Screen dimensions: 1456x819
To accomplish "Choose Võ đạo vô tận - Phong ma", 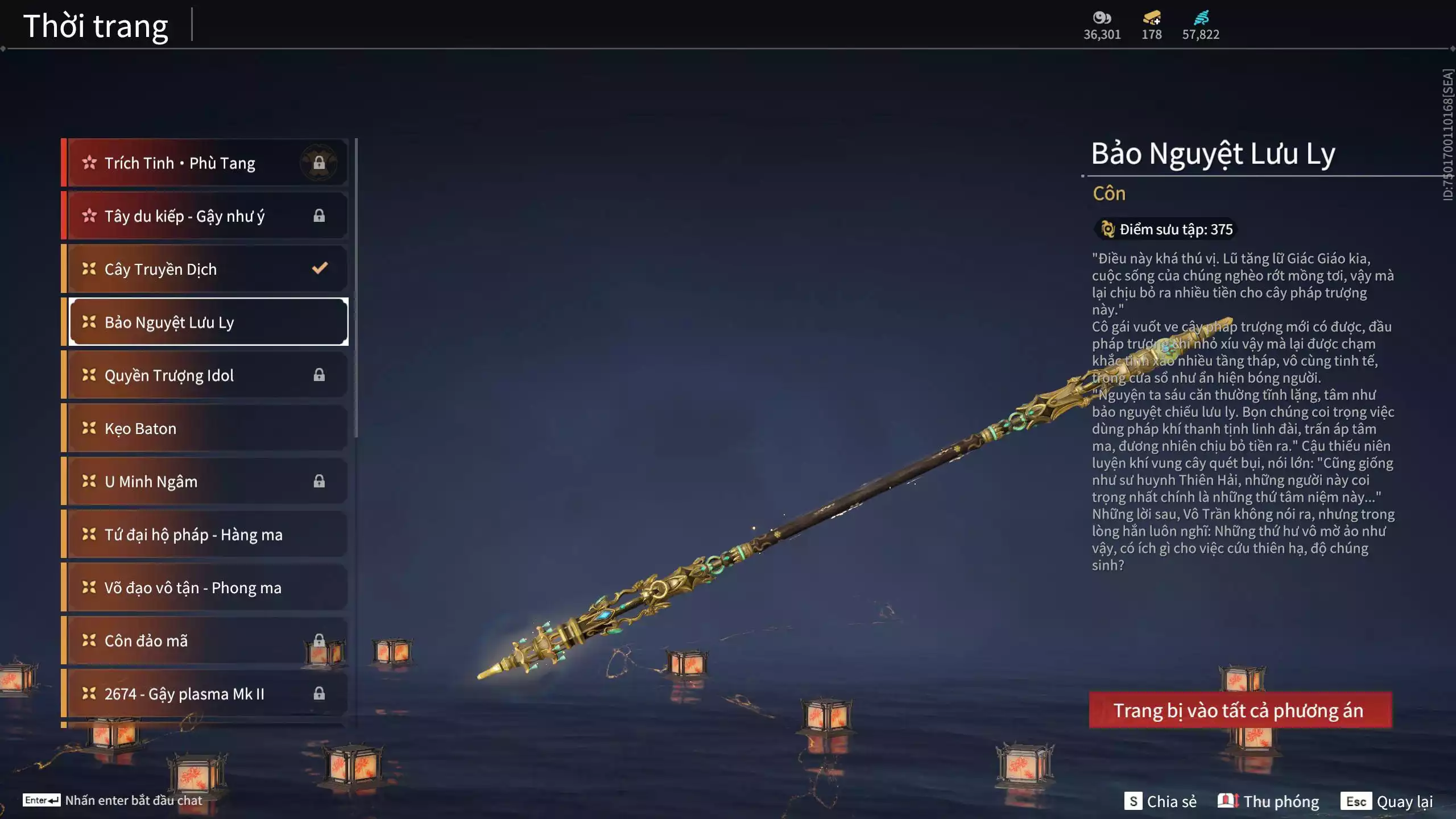I will (205, 588).
